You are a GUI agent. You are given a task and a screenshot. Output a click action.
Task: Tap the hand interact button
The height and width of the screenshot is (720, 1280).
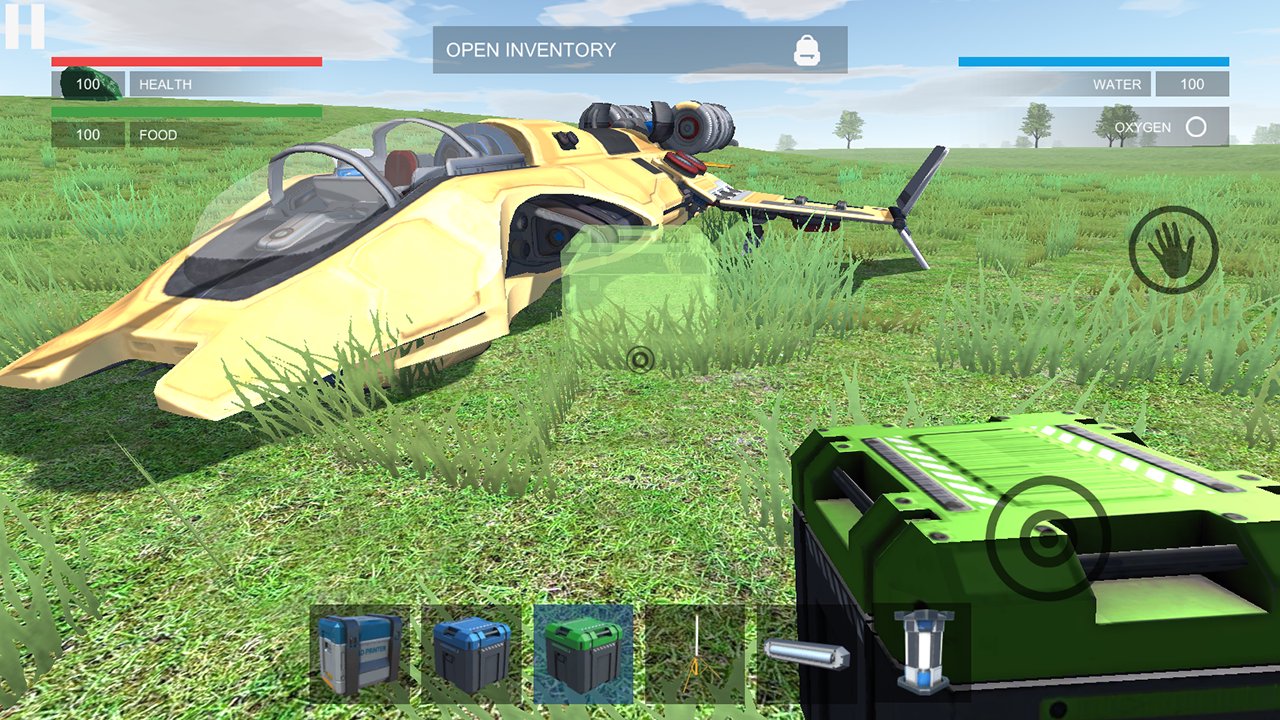click(x=1173, y=249)
